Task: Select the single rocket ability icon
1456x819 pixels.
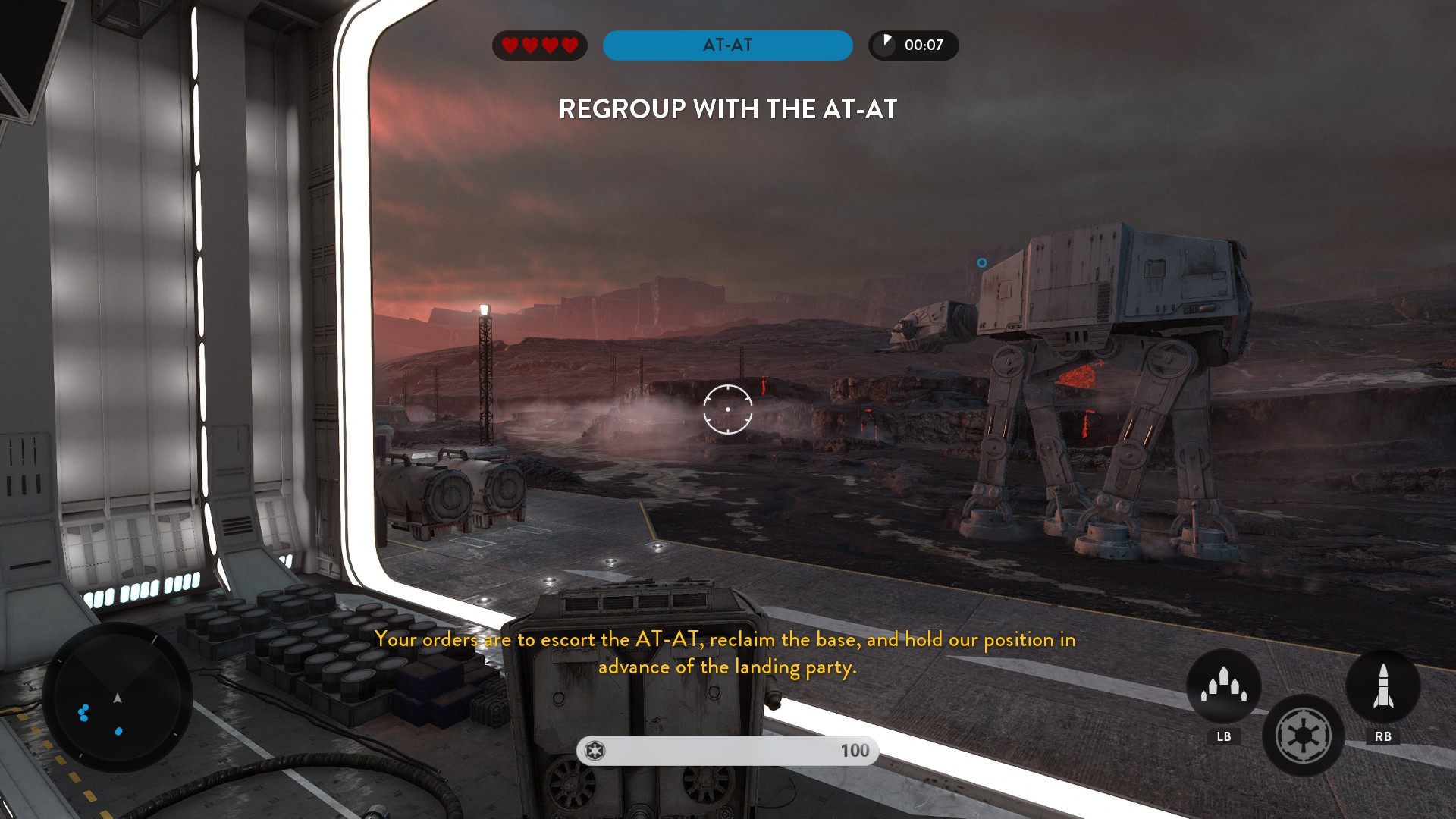Action: point(1382,685)
